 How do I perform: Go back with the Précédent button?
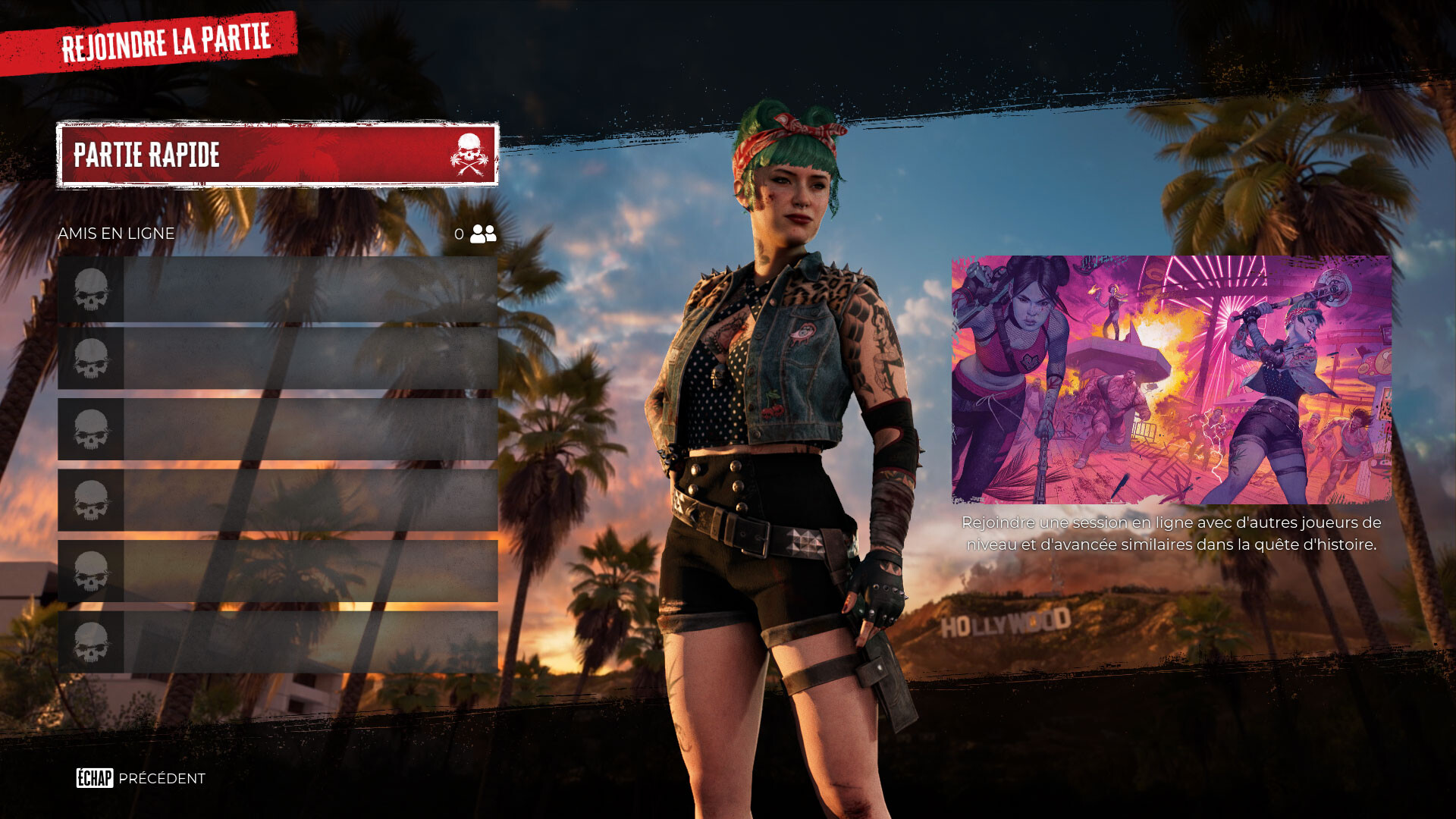pos(141,778)
